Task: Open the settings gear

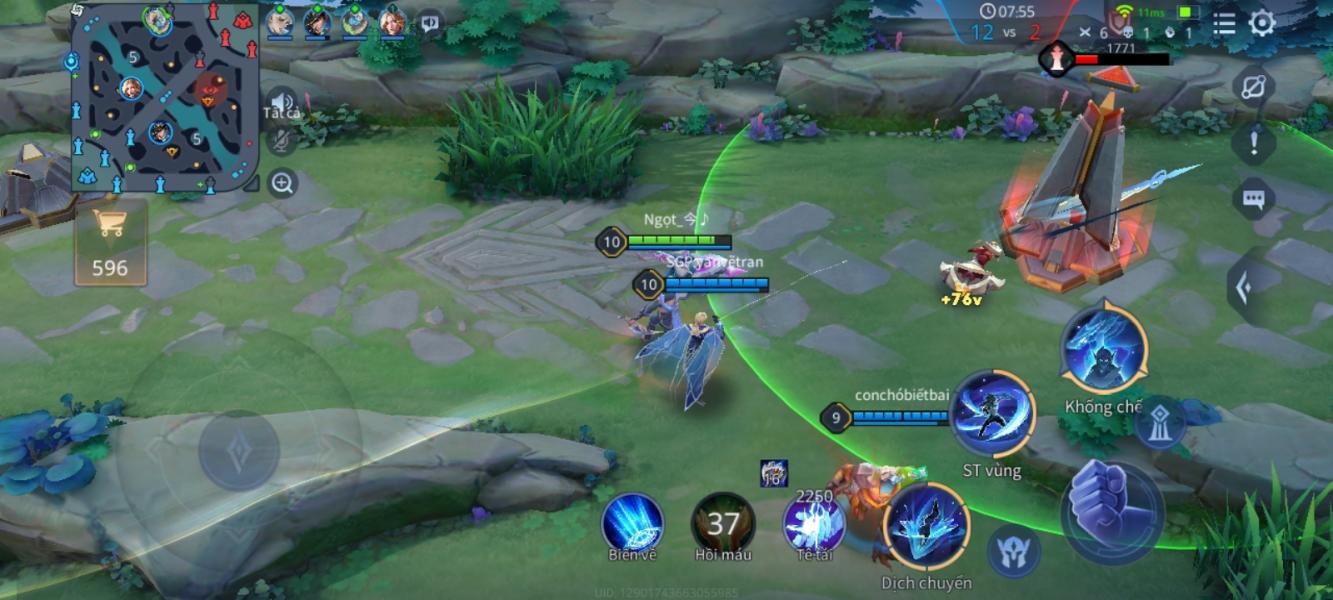Action: coord(1263,23)
